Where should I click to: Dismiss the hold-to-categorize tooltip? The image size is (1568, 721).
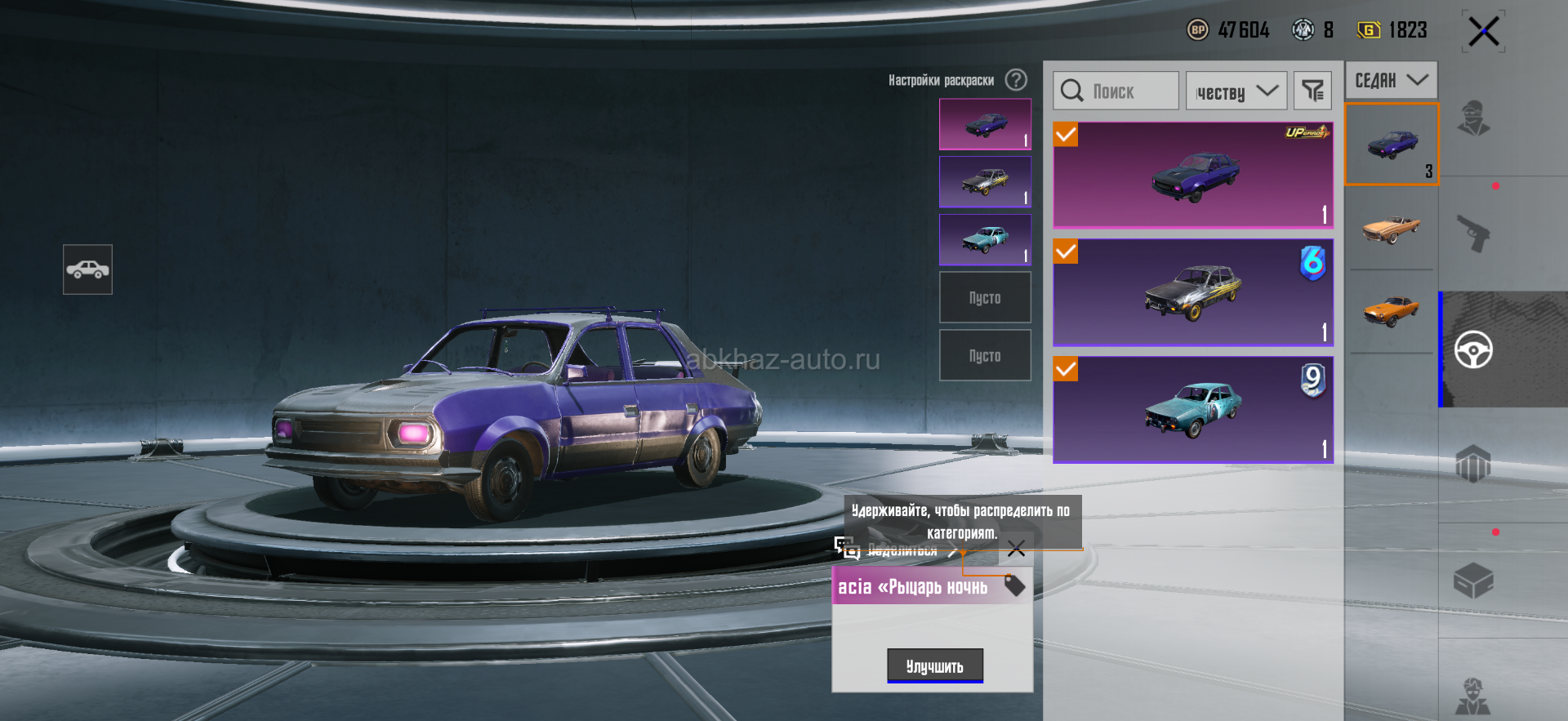pyautogui.click(x=1016, y=549)
